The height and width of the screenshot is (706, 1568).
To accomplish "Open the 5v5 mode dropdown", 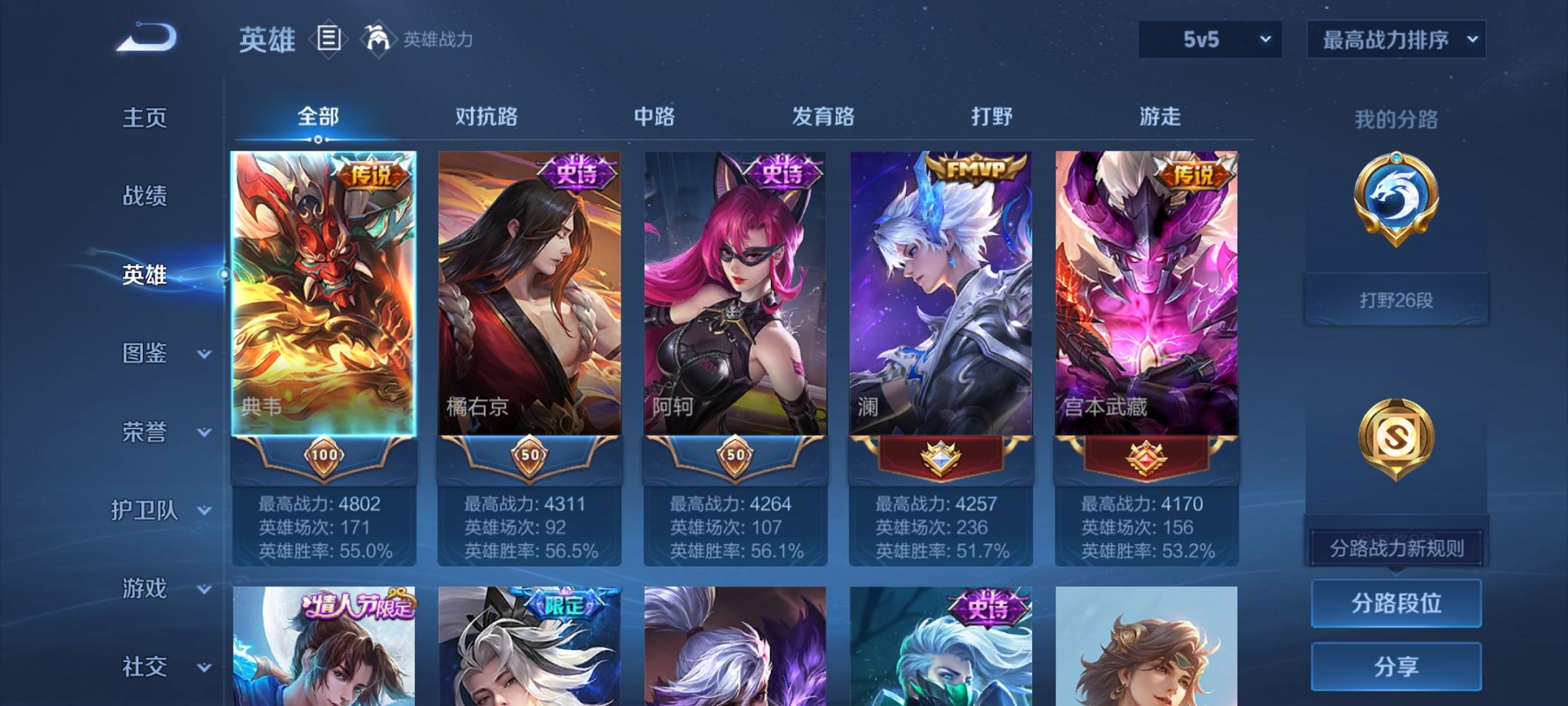I will pyautogui.click(x=1208, y=37).
